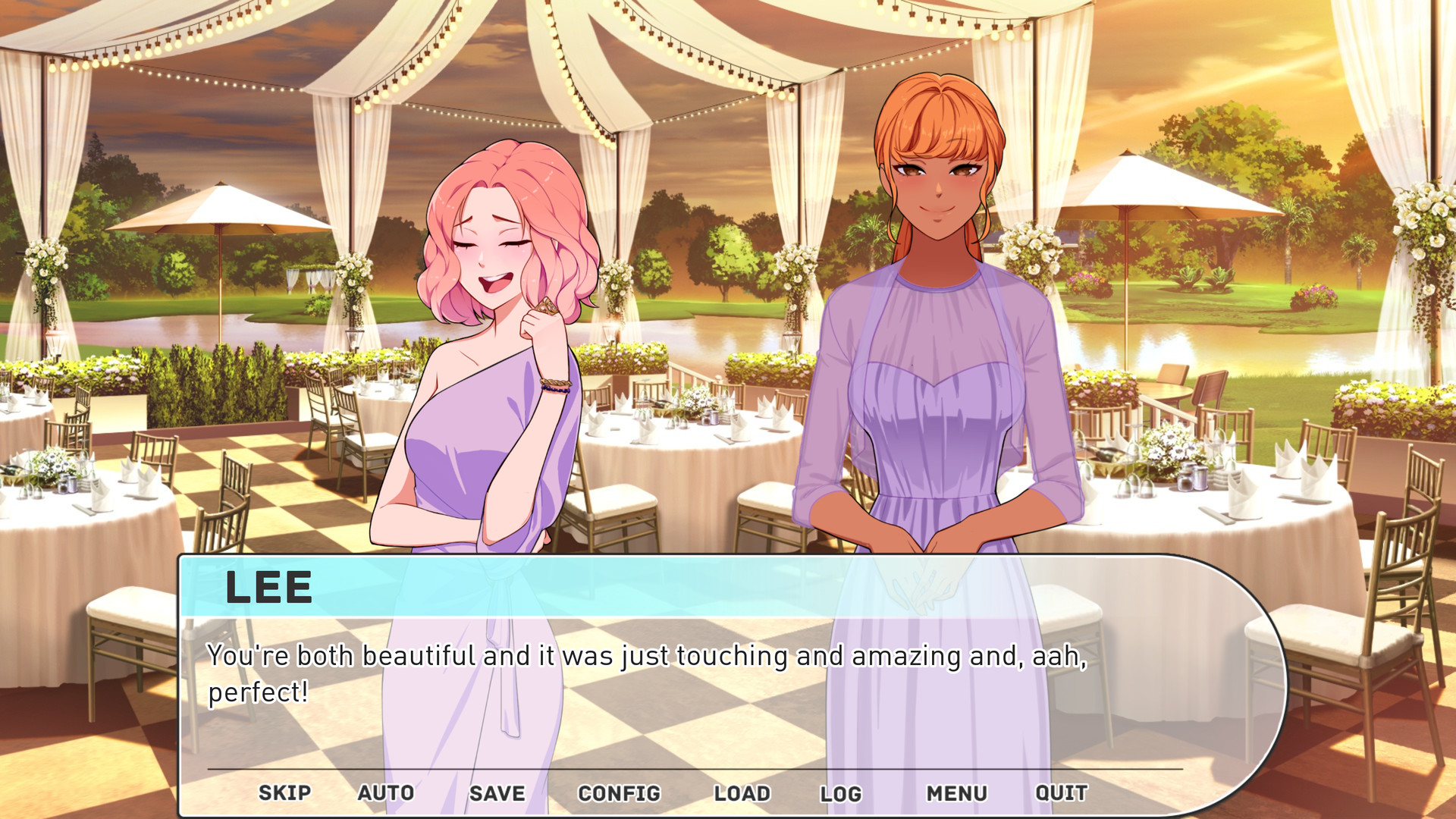The height and width of the screenshot is (819, 1456).
Task: Open the Save screen
Action: [497, 793]
